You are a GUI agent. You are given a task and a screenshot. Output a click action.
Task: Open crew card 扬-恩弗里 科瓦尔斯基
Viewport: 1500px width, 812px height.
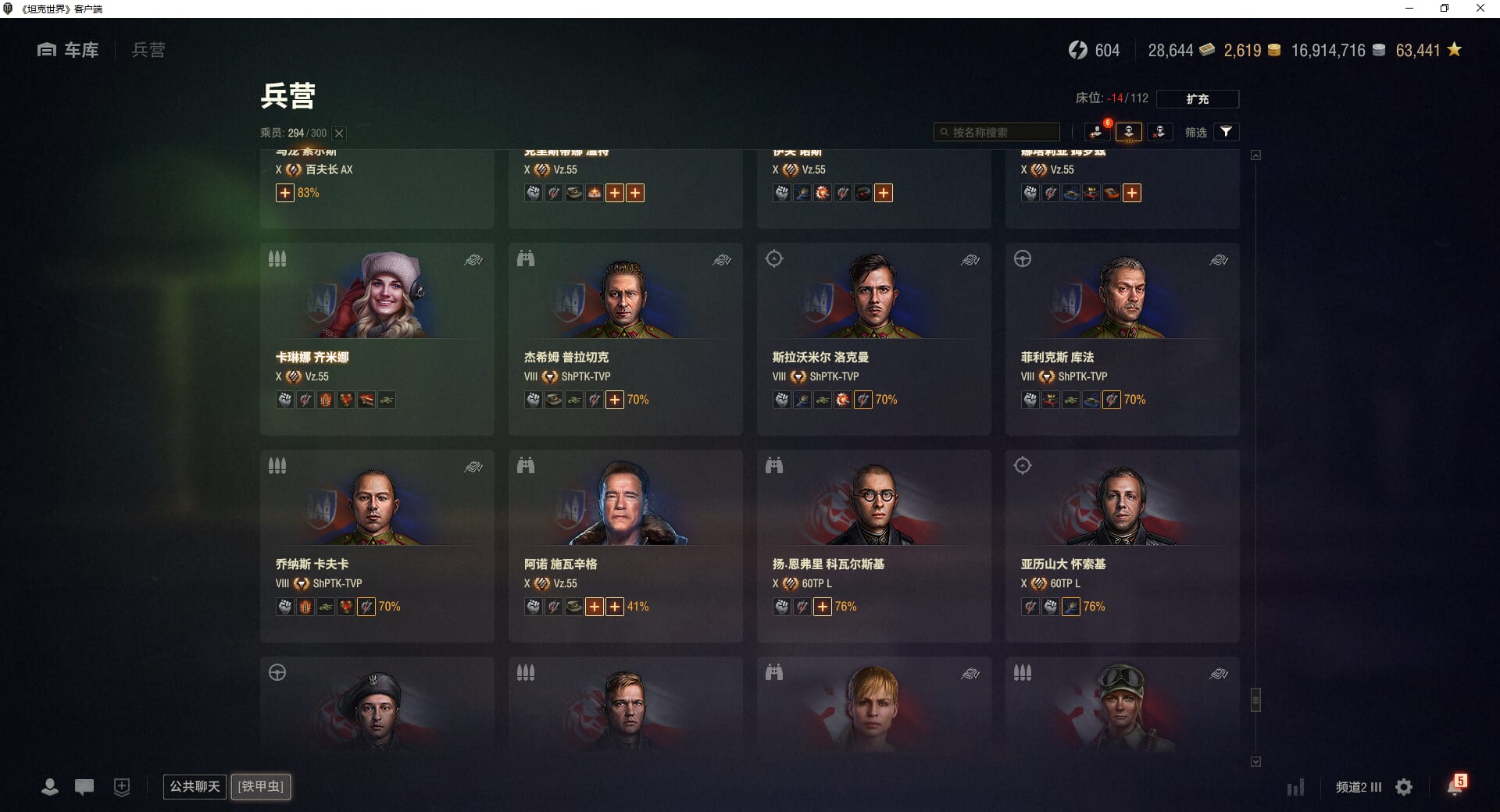[873, 545]
